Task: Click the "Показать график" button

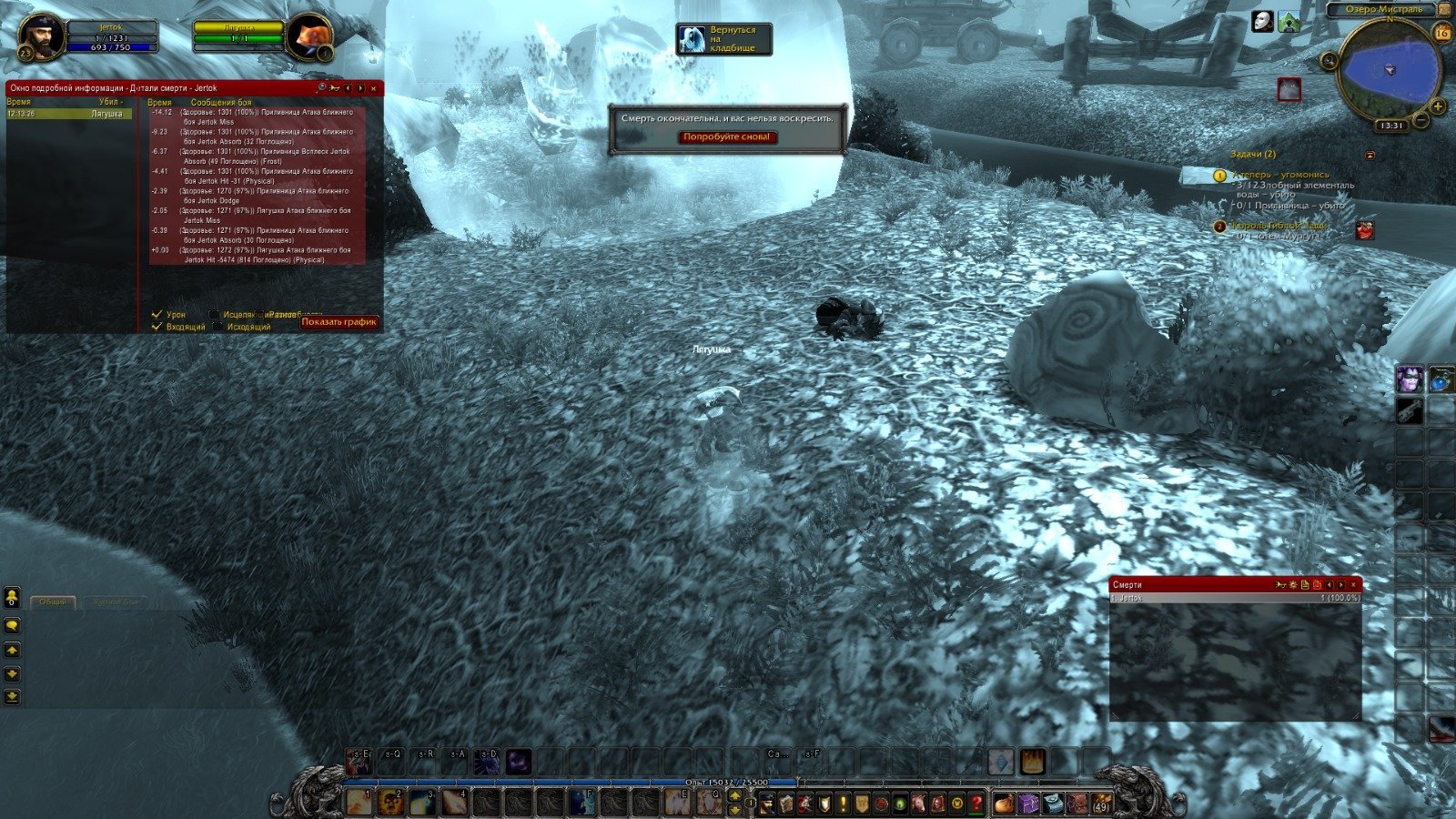Action: (x=339, y=321)
